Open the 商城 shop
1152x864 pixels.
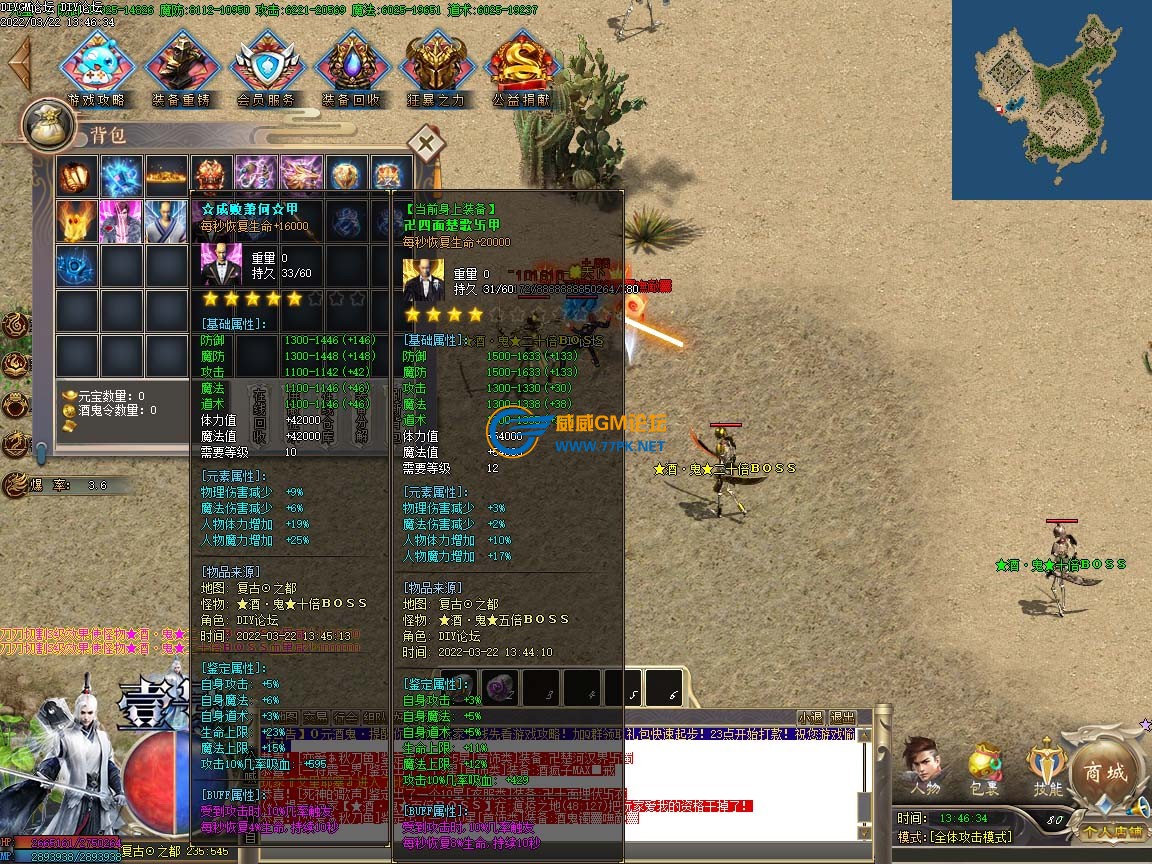tap(1106, 773)
